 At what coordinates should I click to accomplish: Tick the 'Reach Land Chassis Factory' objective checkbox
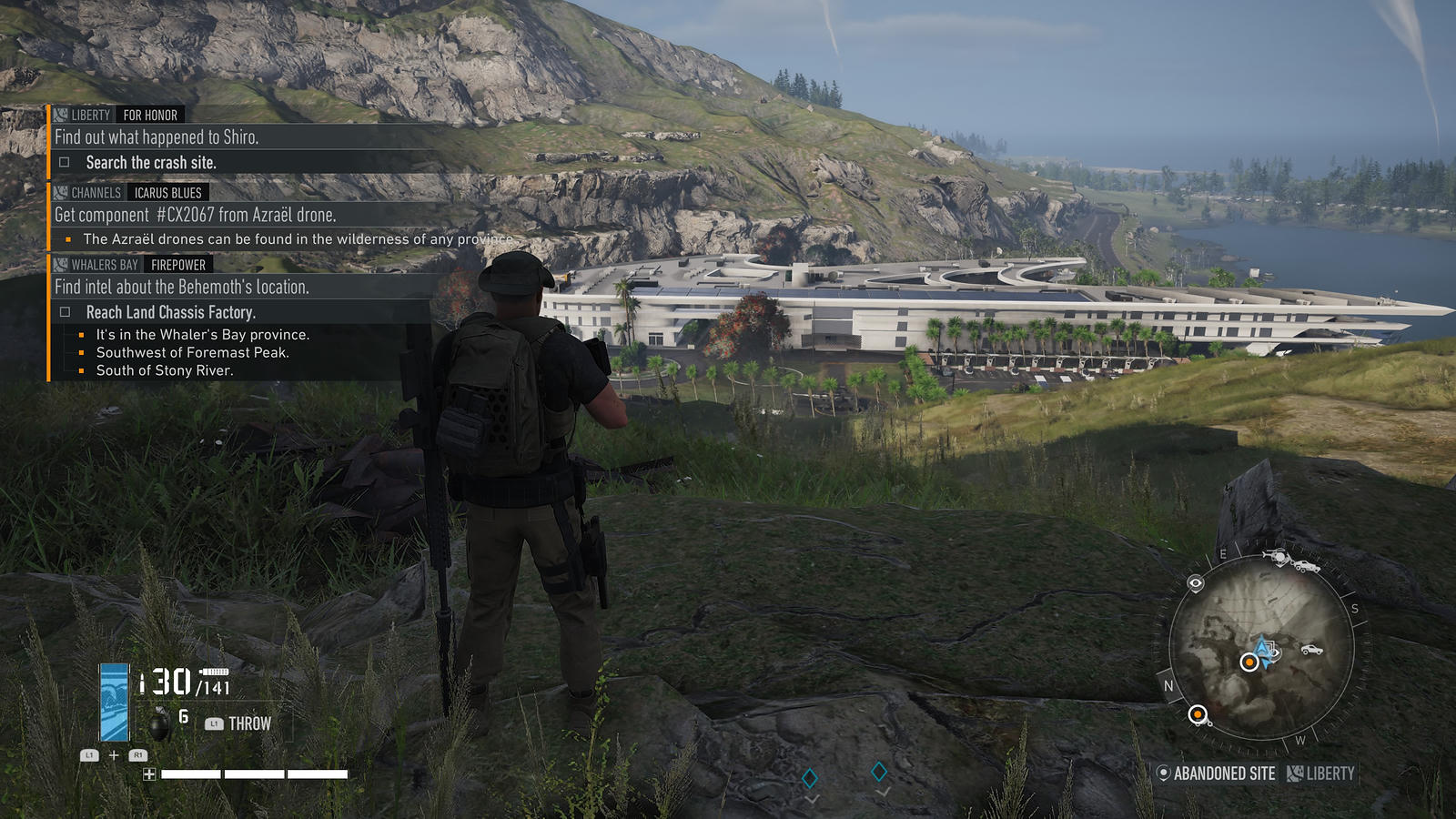[x=65, y=312]
